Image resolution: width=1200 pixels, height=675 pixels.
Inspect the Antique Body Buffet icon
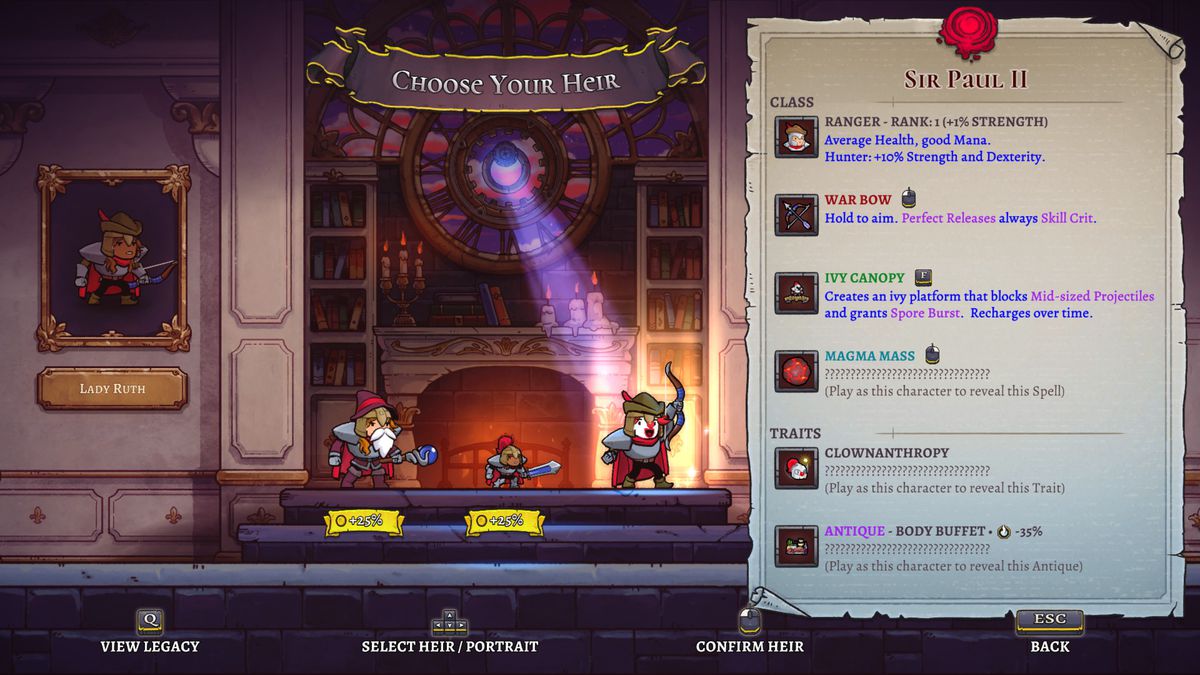pyautogui.click(x=796, y=546)
